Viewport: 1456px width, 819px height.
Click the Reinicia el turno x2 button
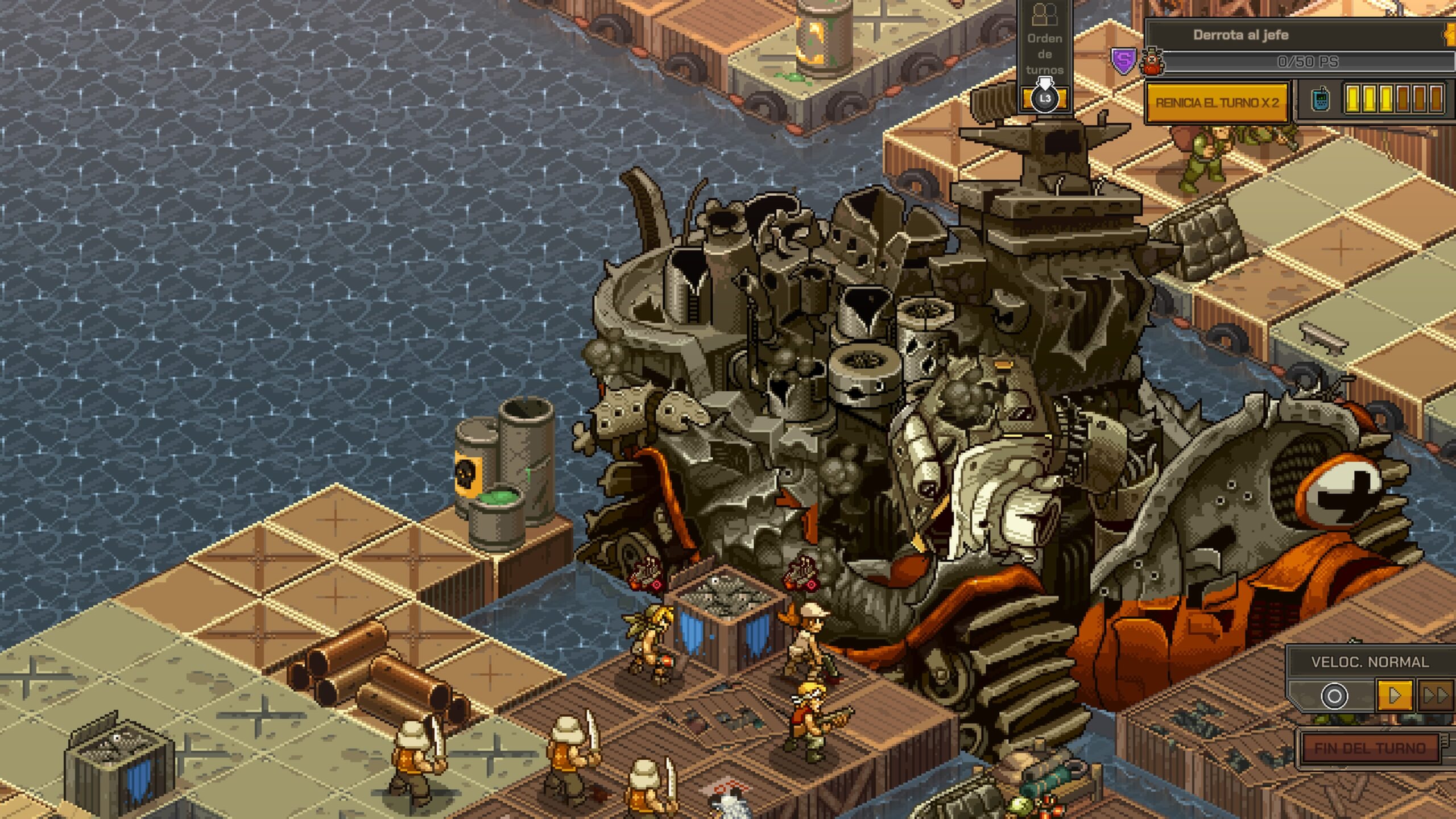1217,103
